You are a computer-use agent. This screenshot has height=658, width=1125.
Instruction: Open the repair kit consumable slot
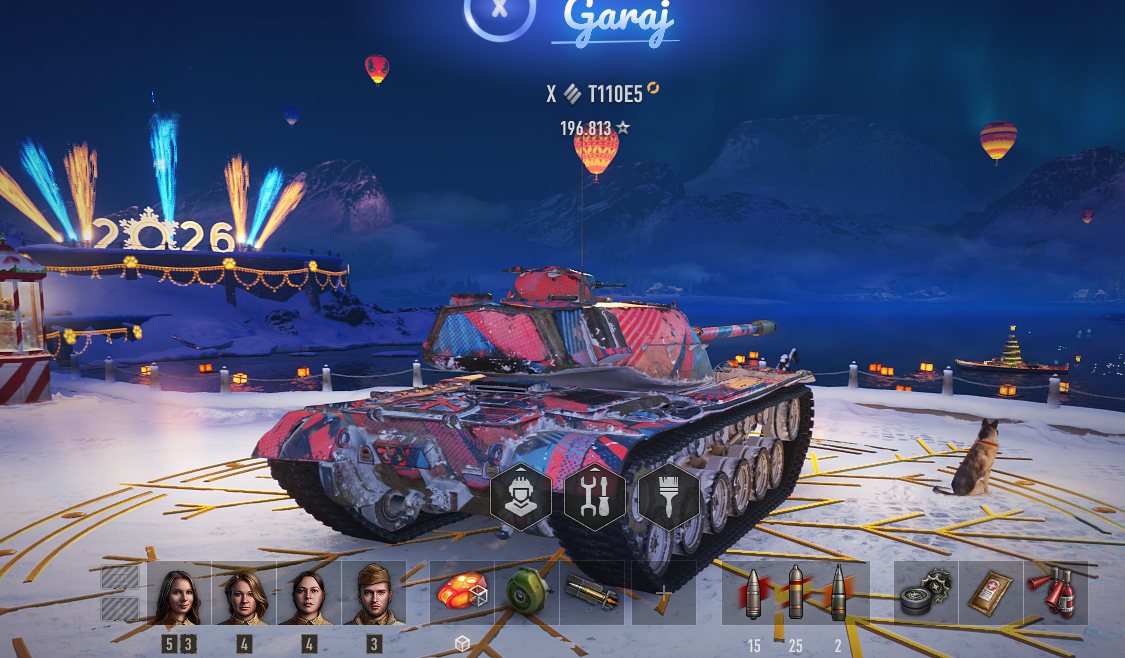coord(926,593)
